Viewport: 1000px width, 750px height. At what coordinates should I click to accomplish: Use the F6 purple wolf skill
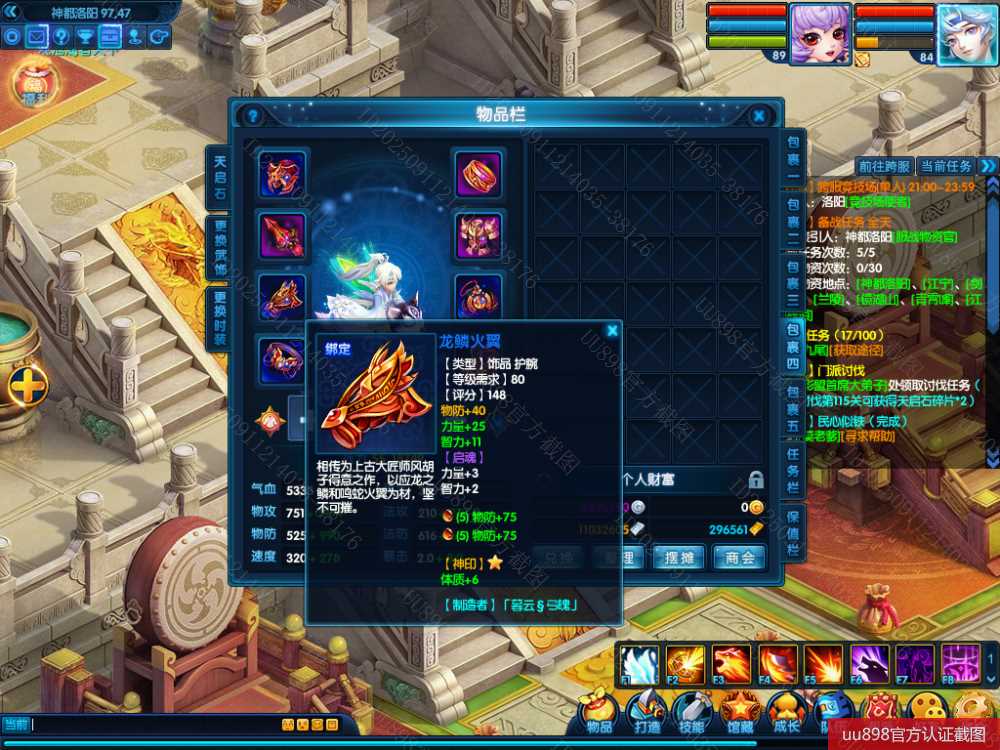pos(869,664)
